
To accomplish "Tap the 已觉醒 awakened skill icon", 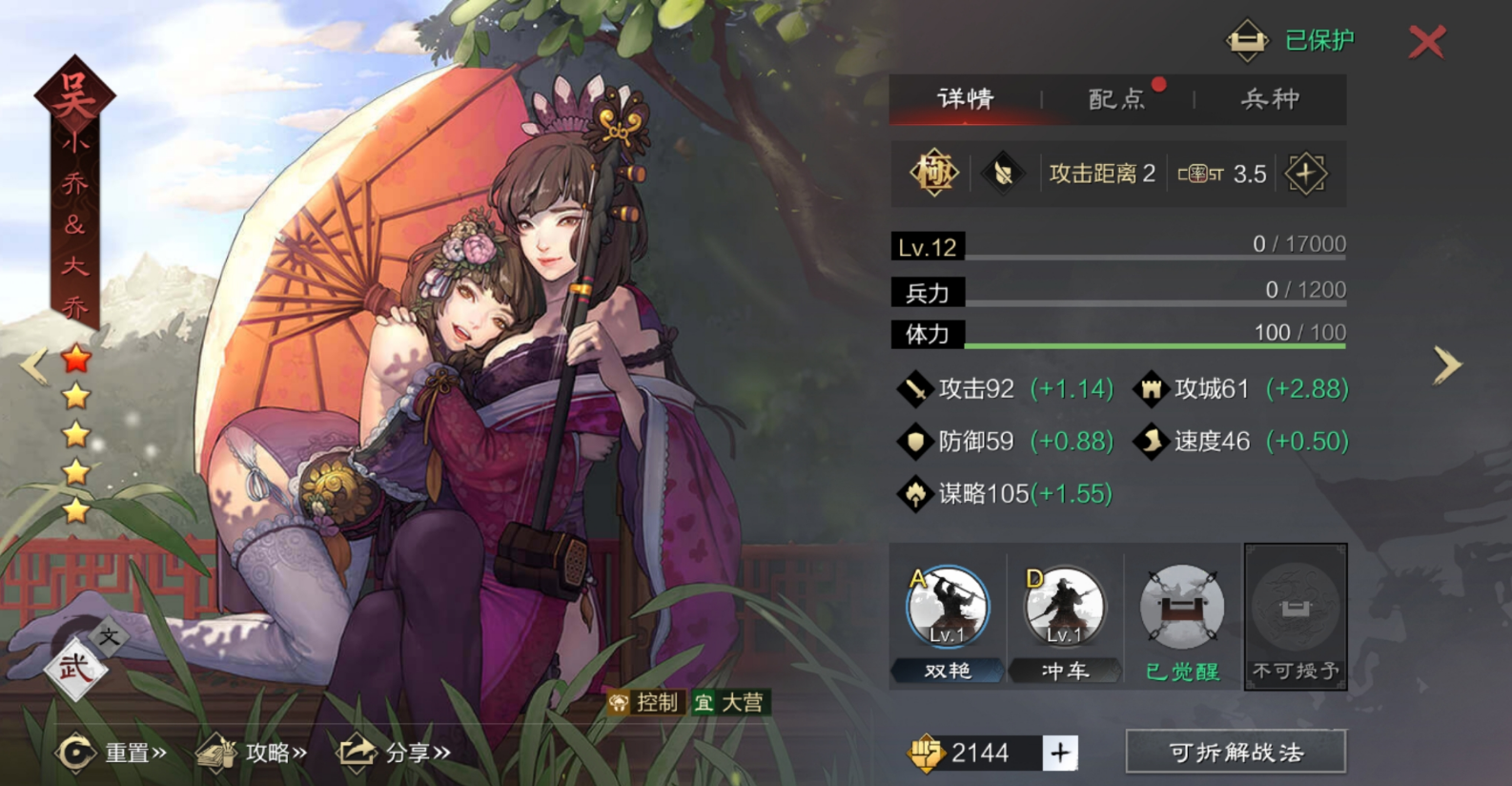I will click(x=1180, y=608).
